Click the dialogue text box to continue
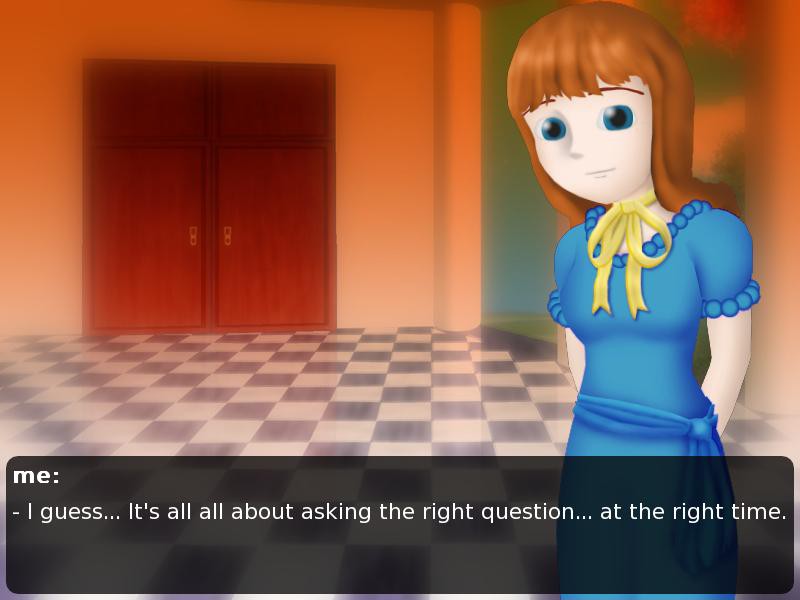This screenshot has width=800, height=600. pos(400,525)
